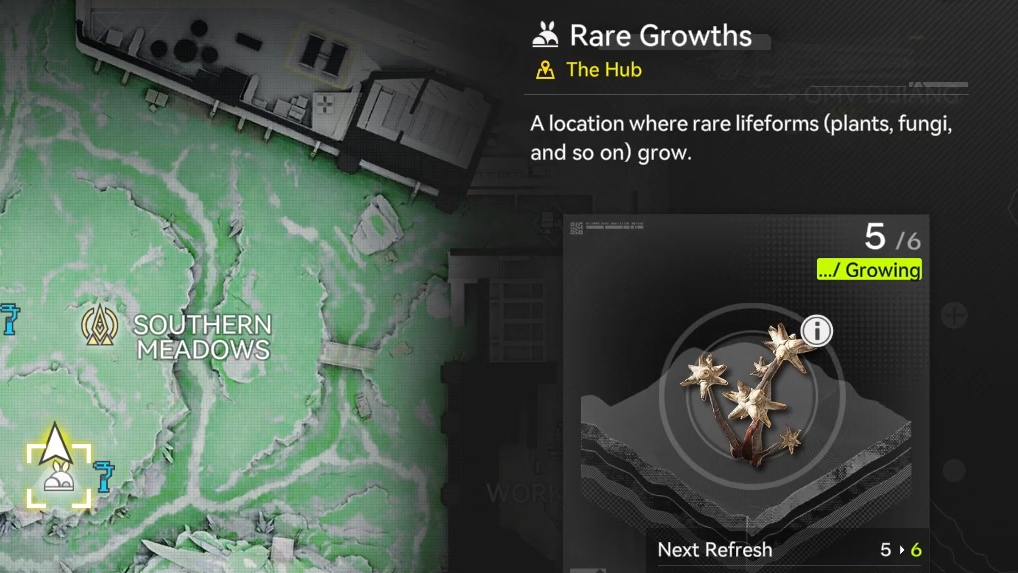This screenshot has width=1018, height=573.
Task: Open The Hub location link
Action: pyautogui.click(x=603, y=70)
